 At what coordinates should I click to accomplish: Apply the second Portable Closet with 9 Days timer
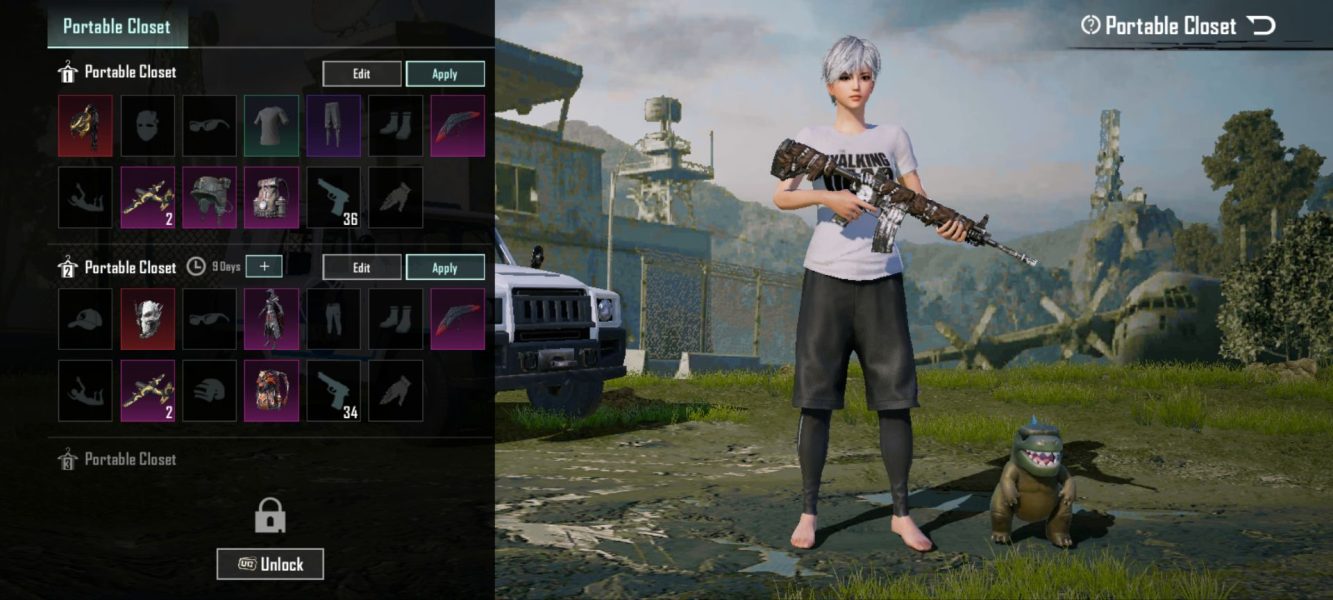(445, 268)
